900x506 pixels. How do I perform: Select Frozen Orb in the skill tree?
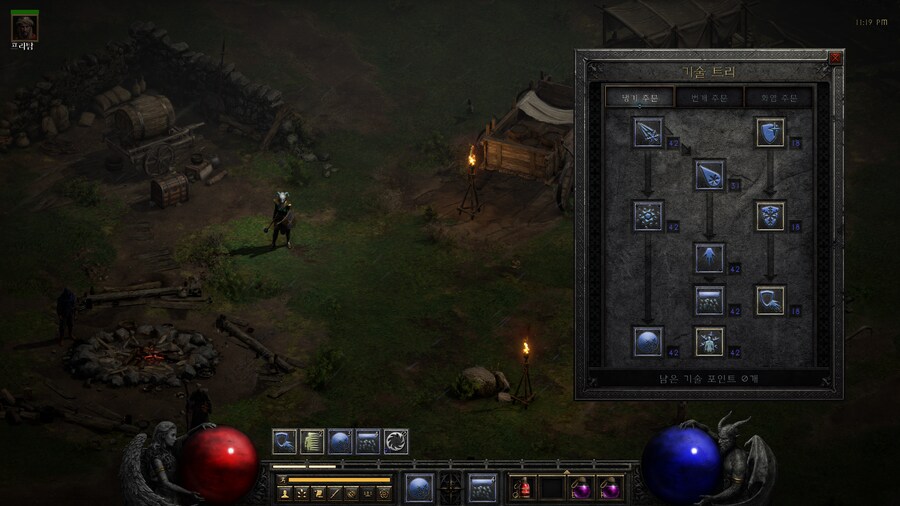click(x=648, y=341)
